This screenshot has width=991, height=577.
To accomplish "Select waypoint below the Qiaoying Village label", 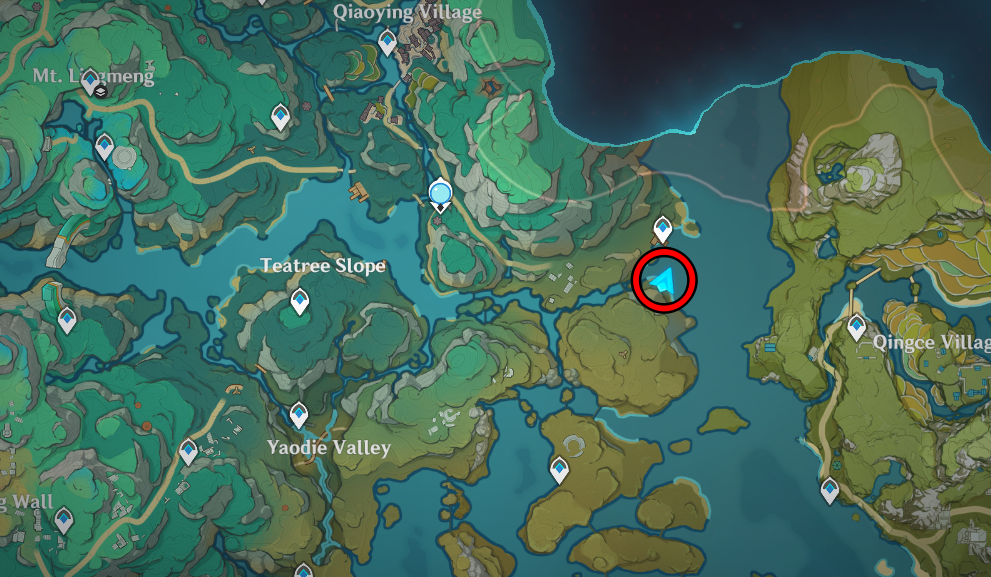I will tap(387, 42).
